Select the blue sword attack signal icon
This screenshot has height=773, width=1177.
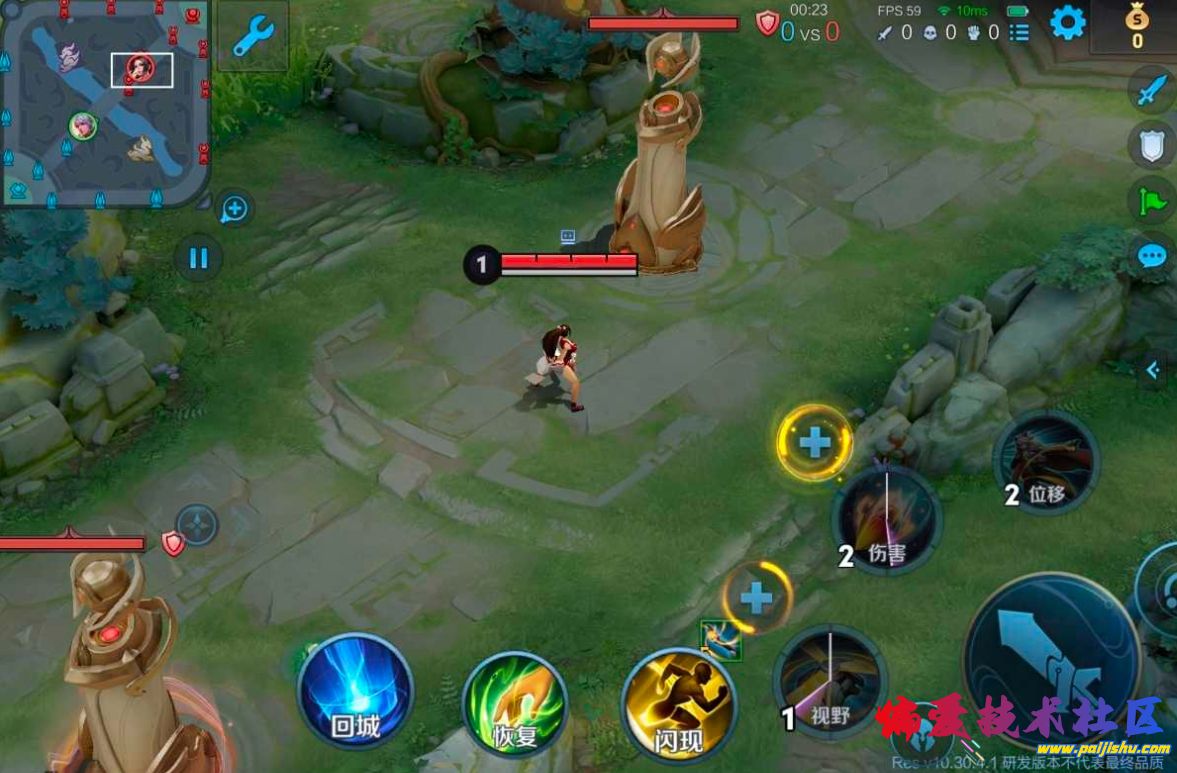pos(1152,92)
